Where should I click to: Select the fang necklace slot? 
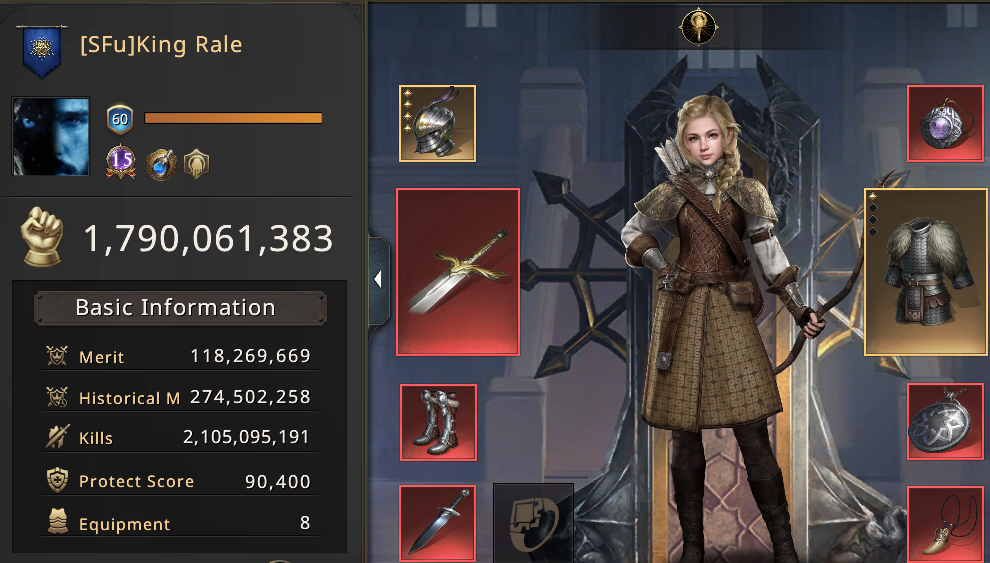pyautogui.click(x=946, y=521)
